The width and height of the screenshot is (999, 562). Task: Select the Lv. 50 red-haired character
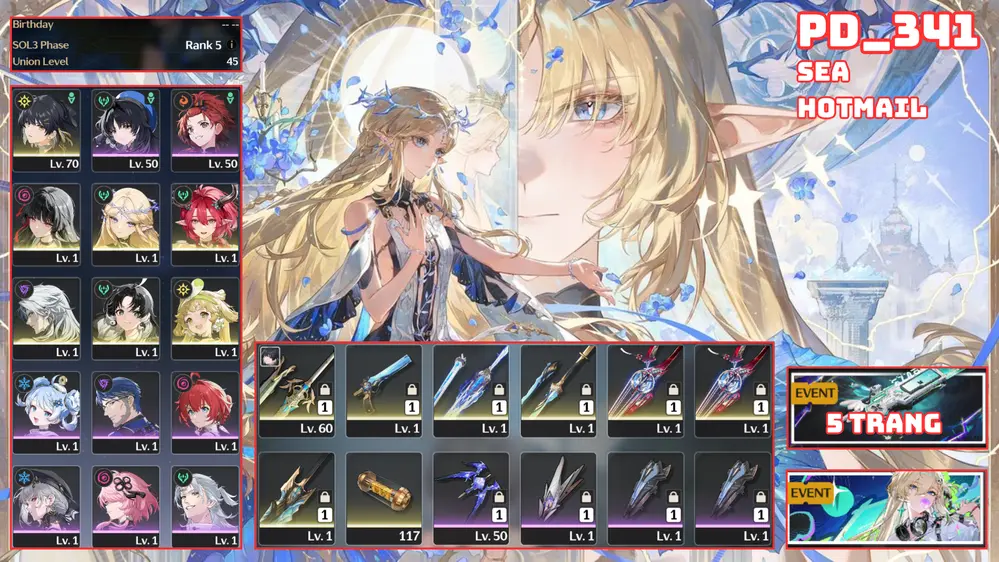coord(205,128)
